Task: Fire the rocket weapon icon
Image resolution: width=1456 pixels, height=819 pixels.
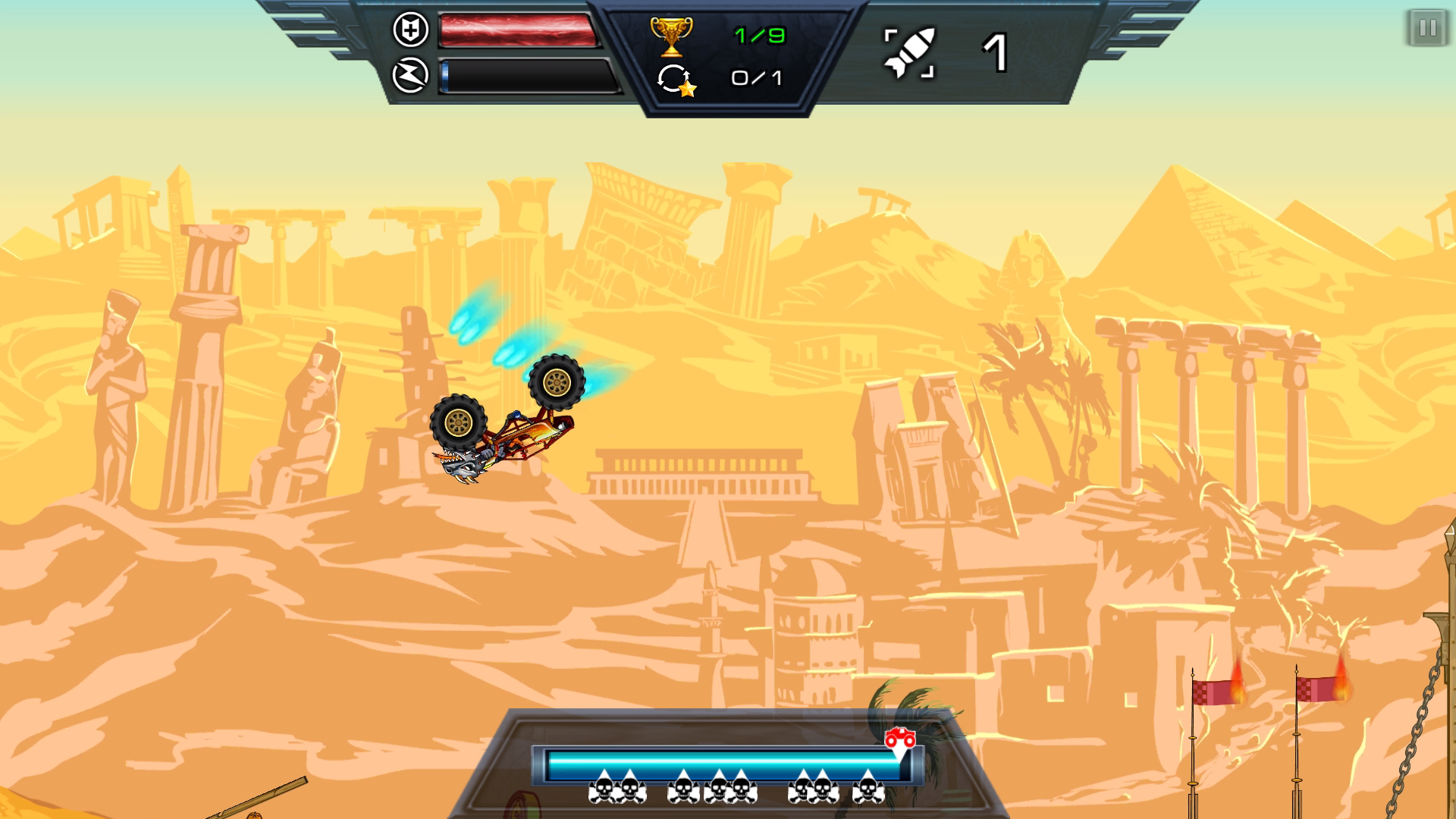Action: coord(909,53)
